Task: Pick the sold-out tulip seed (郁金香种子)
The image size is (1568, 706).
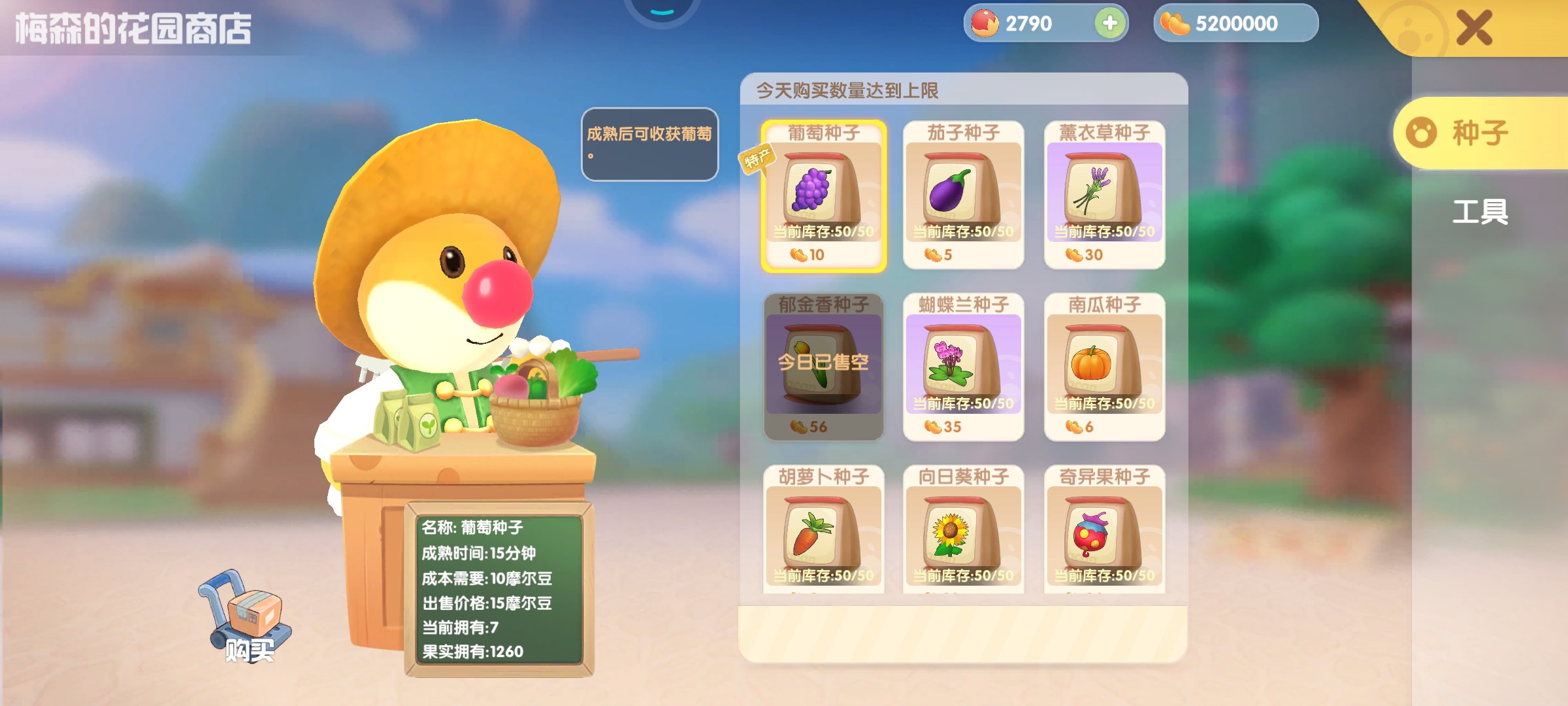Action: tap(823, 366)
